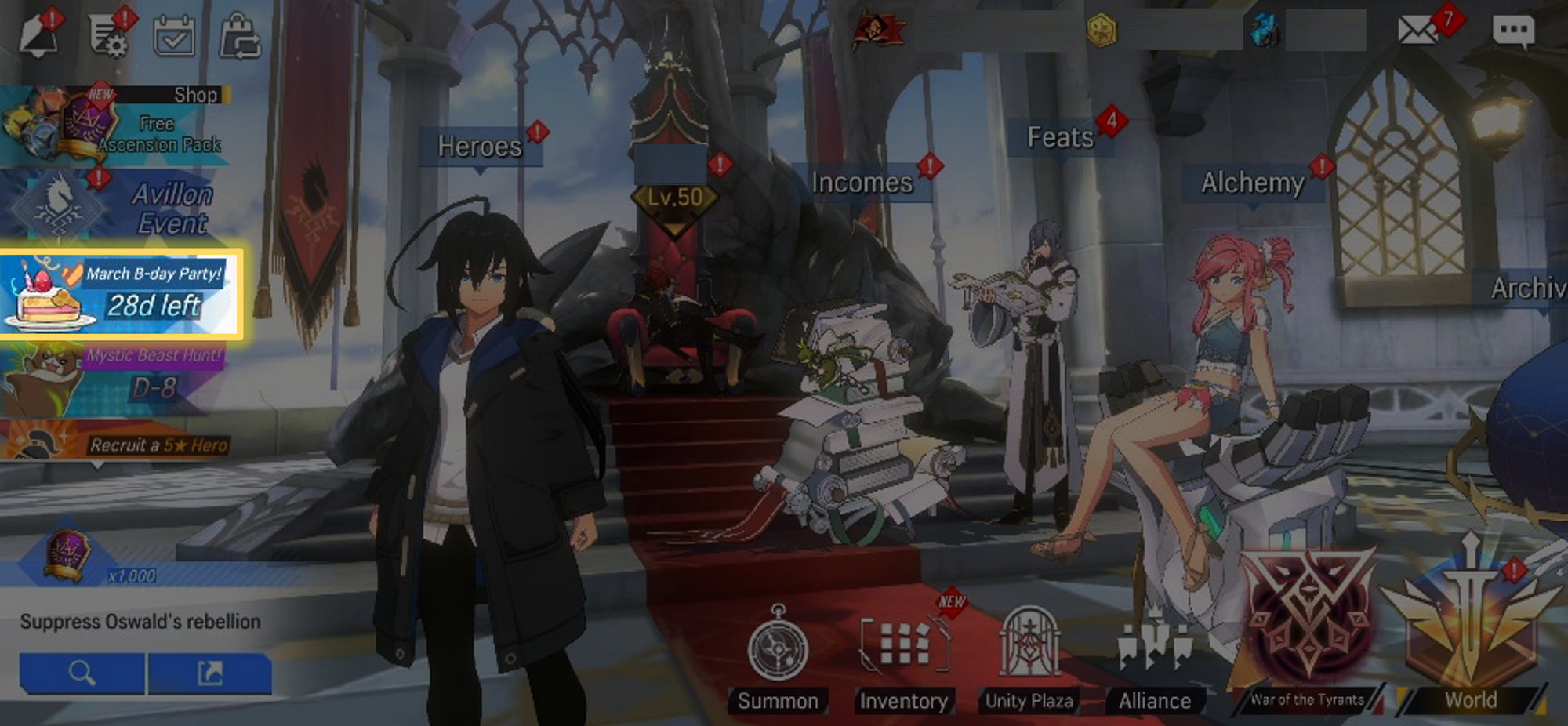The image size is (1568, 726).
Task: Tap the blue go-to quest button
Action: (x=209, y=673)
